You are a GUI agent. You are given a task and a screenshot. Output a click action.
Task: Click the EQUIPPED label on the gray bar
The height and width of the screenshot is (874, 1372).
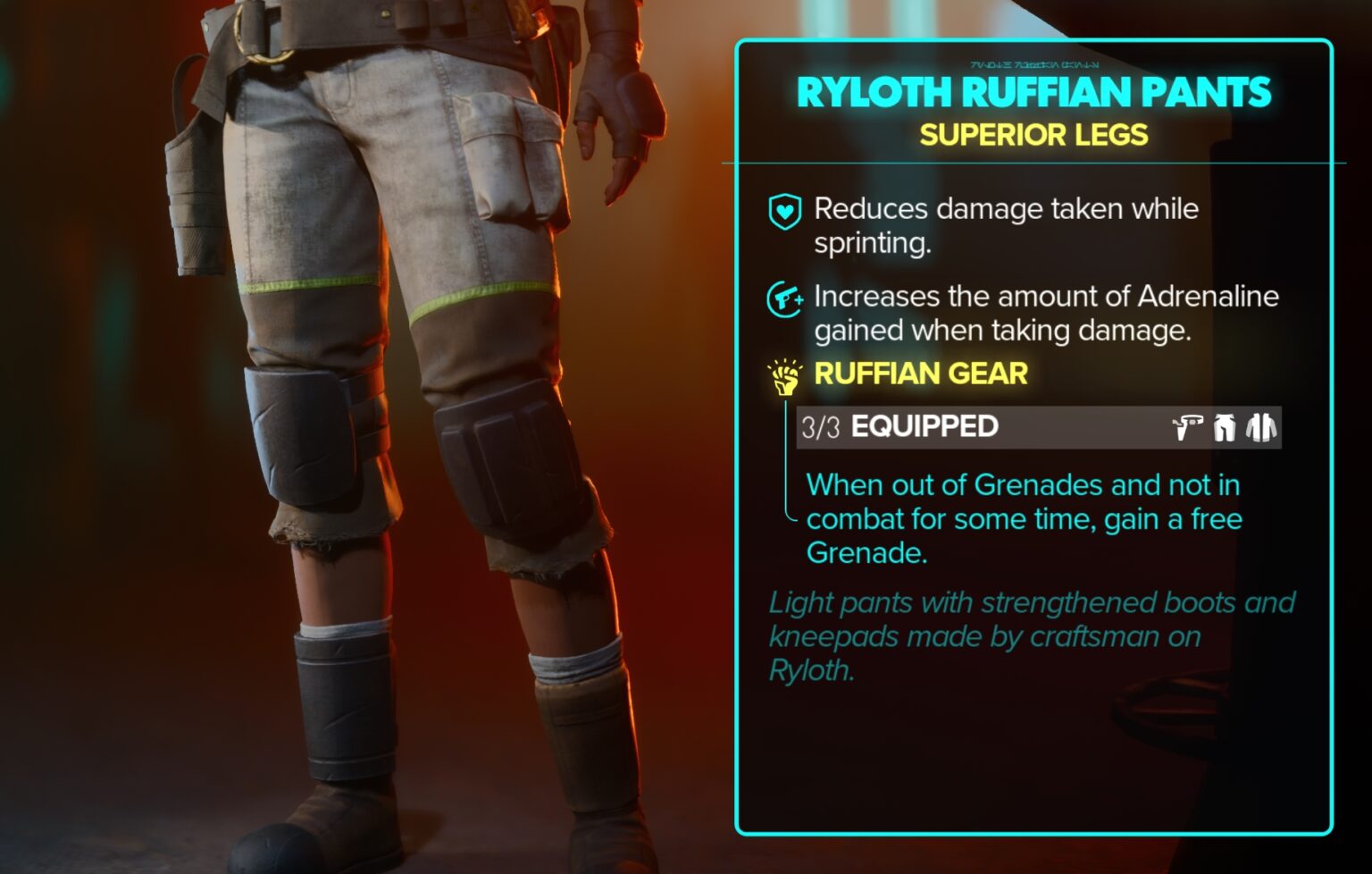[924, 426]
